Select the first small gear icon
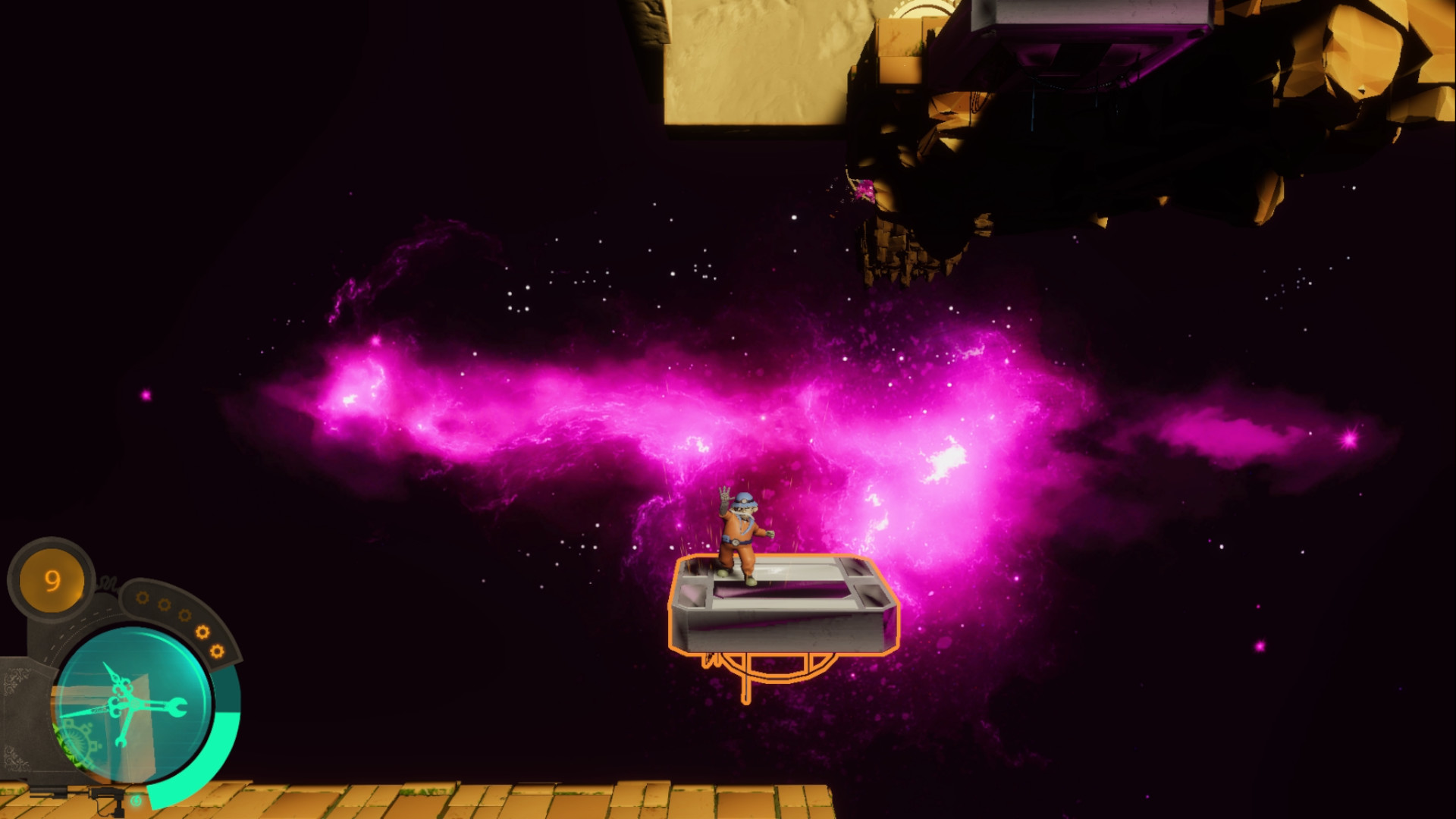 coord(141,599)
